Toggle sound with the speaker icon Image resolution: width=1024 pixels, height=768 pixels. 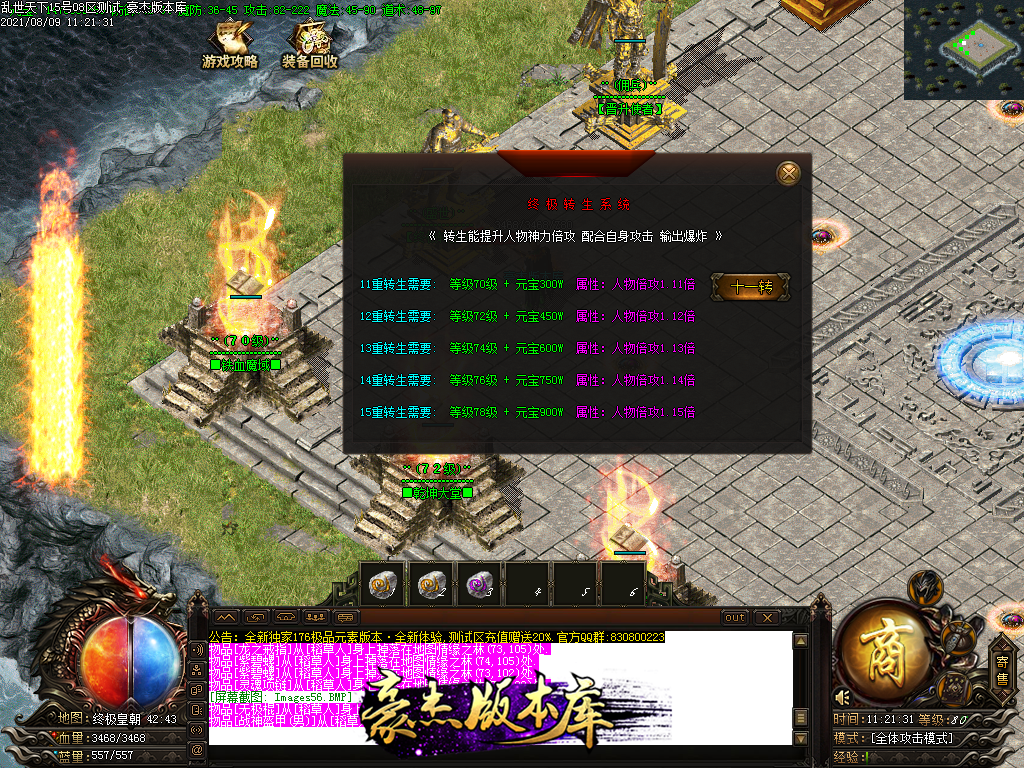[843, 696]
